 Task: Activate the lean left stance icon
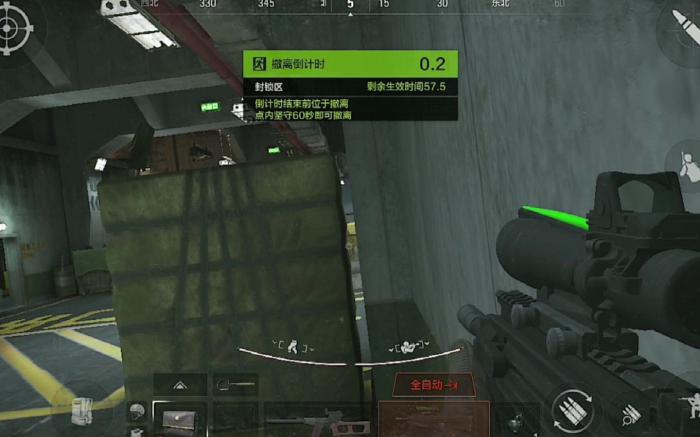291,347
